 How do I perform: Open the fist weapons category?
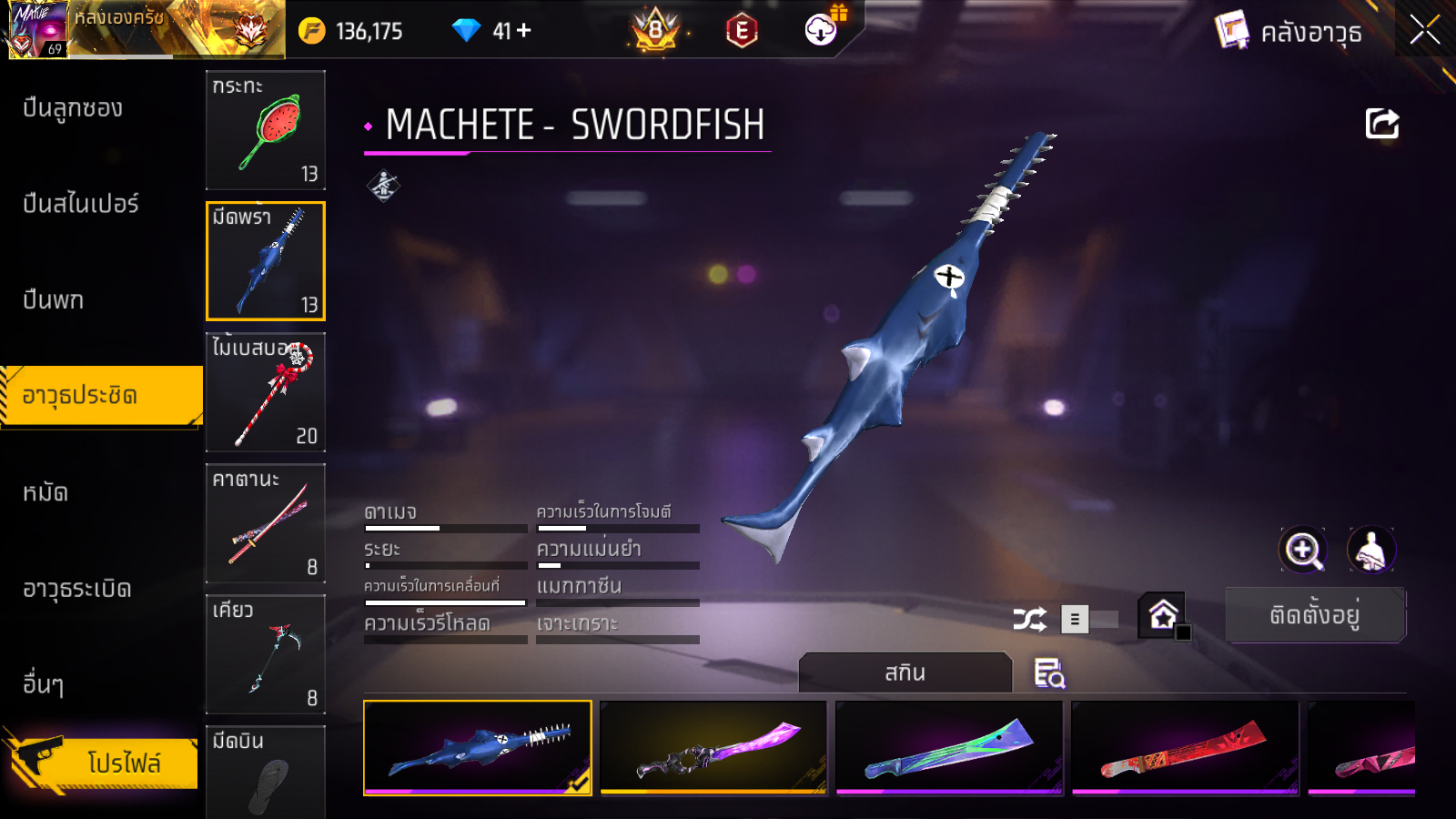pos(45,493)
